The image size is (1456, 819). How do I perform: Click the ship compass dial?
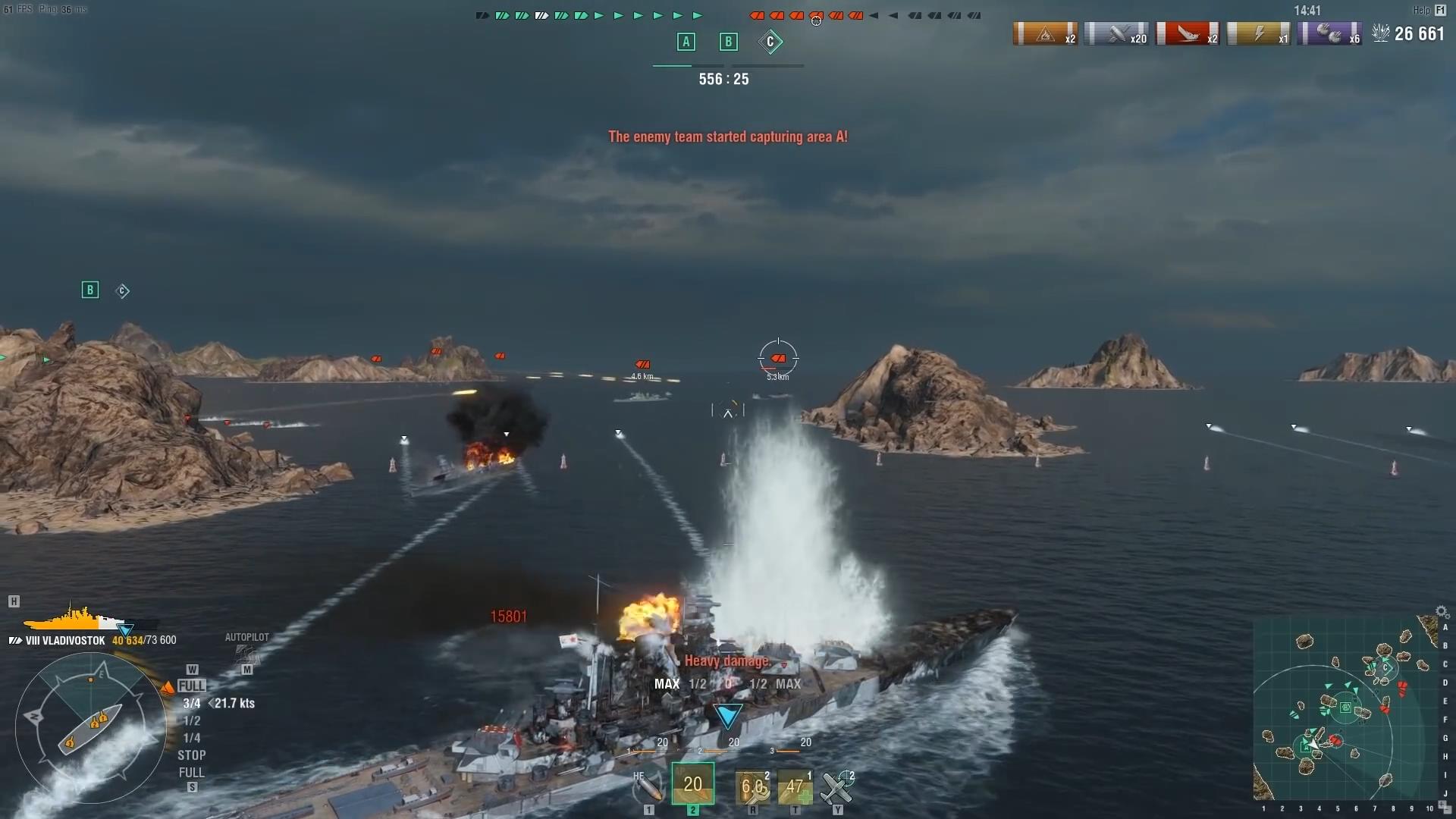coord(91,728)
